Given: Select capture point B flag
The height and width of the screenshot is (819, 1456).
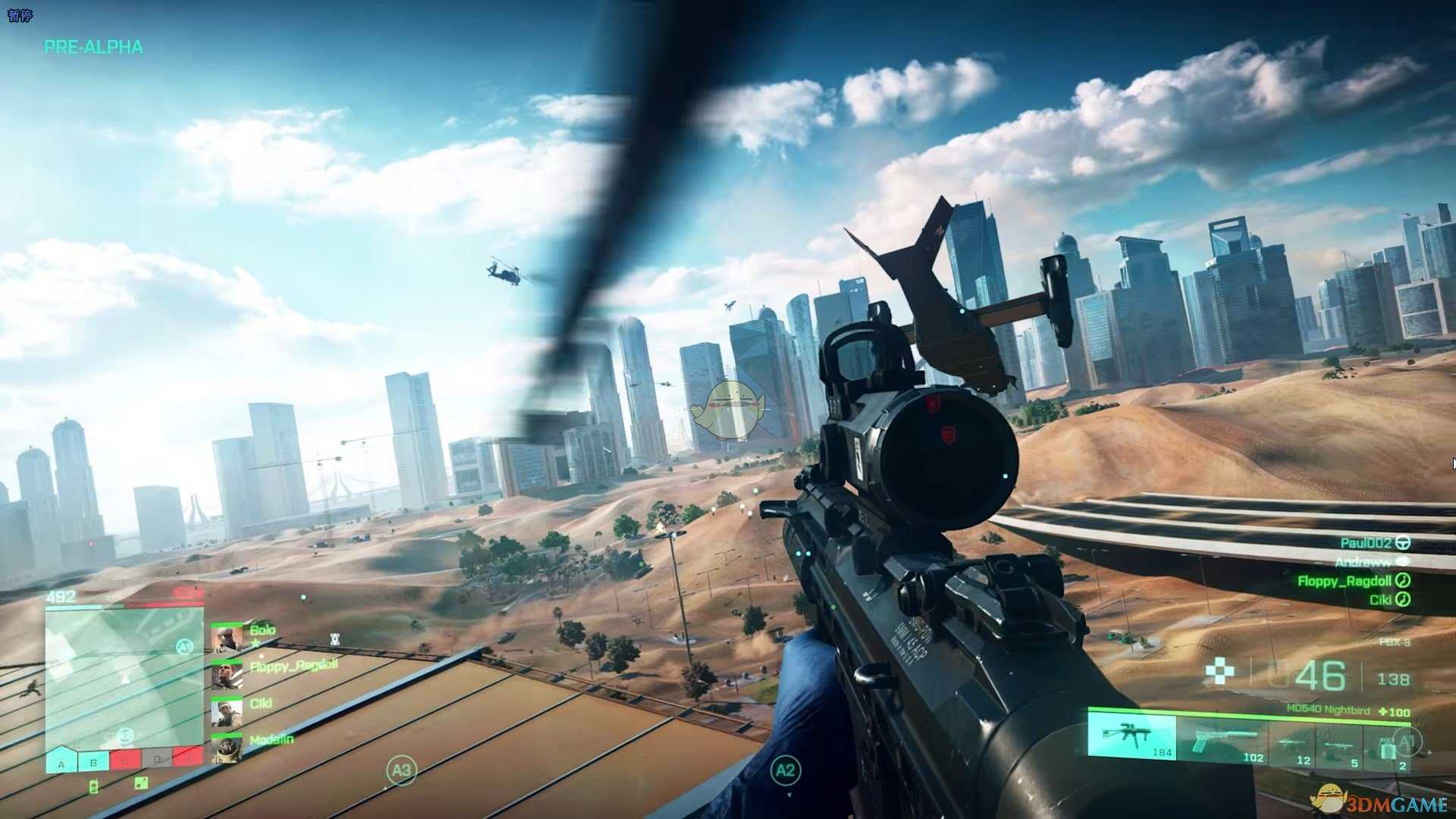Looking at the screenshot, I should [93, 761].
